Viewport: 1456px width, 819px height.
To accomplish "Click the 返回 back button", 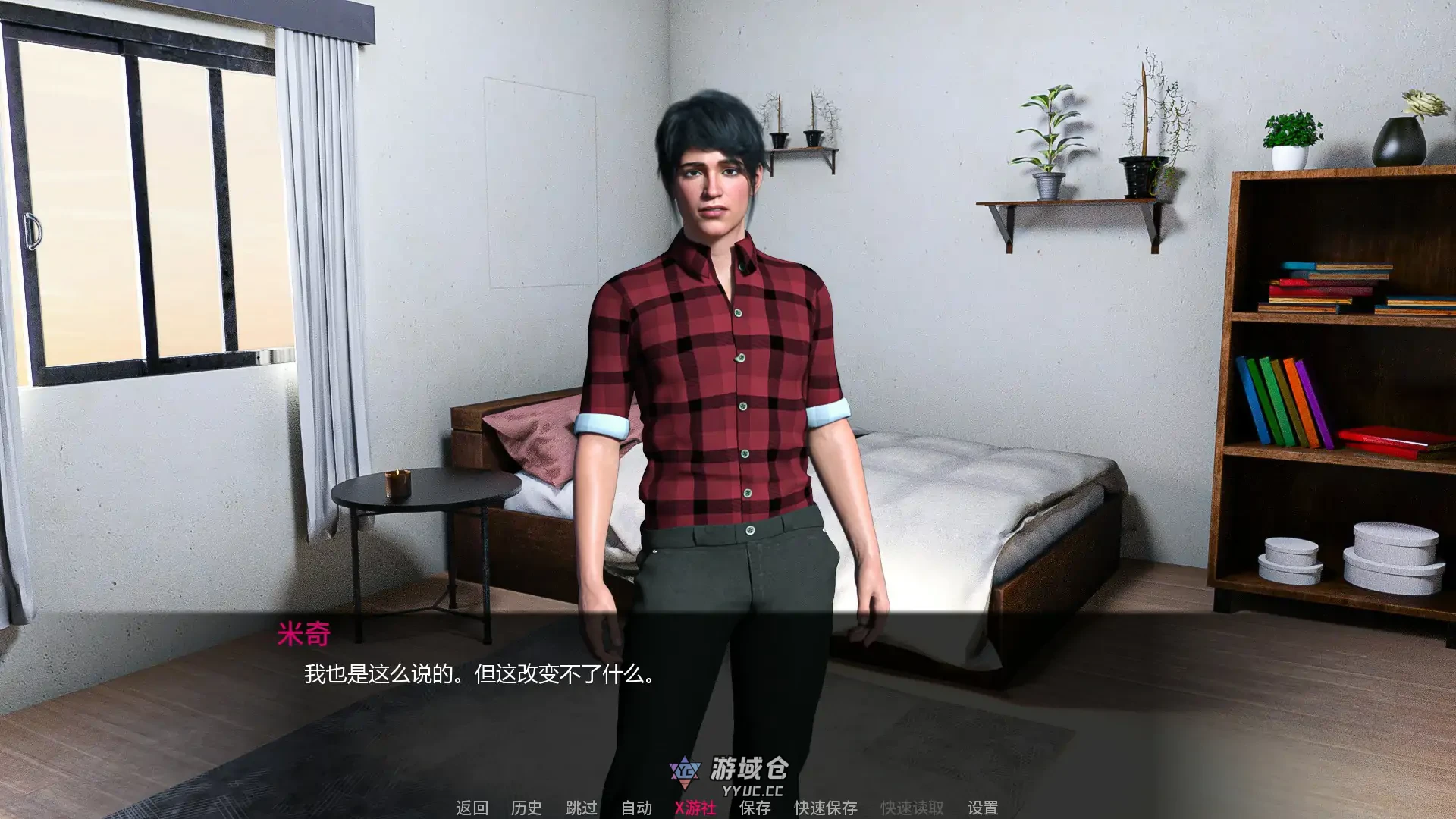I will tap(472, 808).
